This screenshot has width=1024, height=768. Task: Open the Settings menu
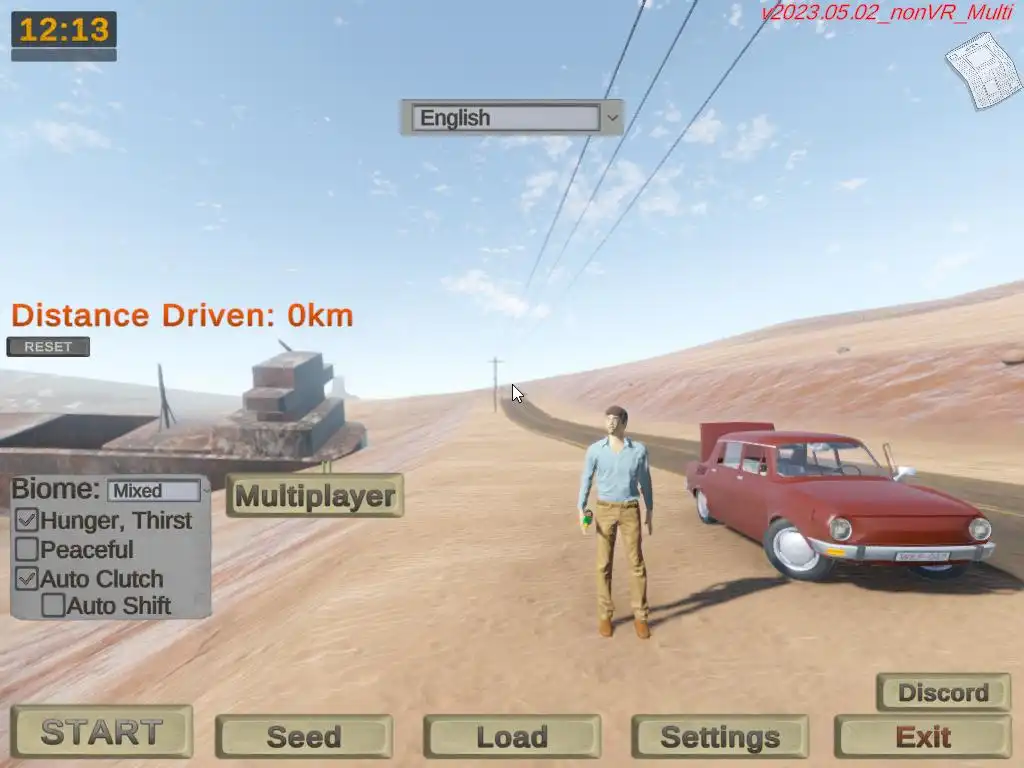(719, 737)
